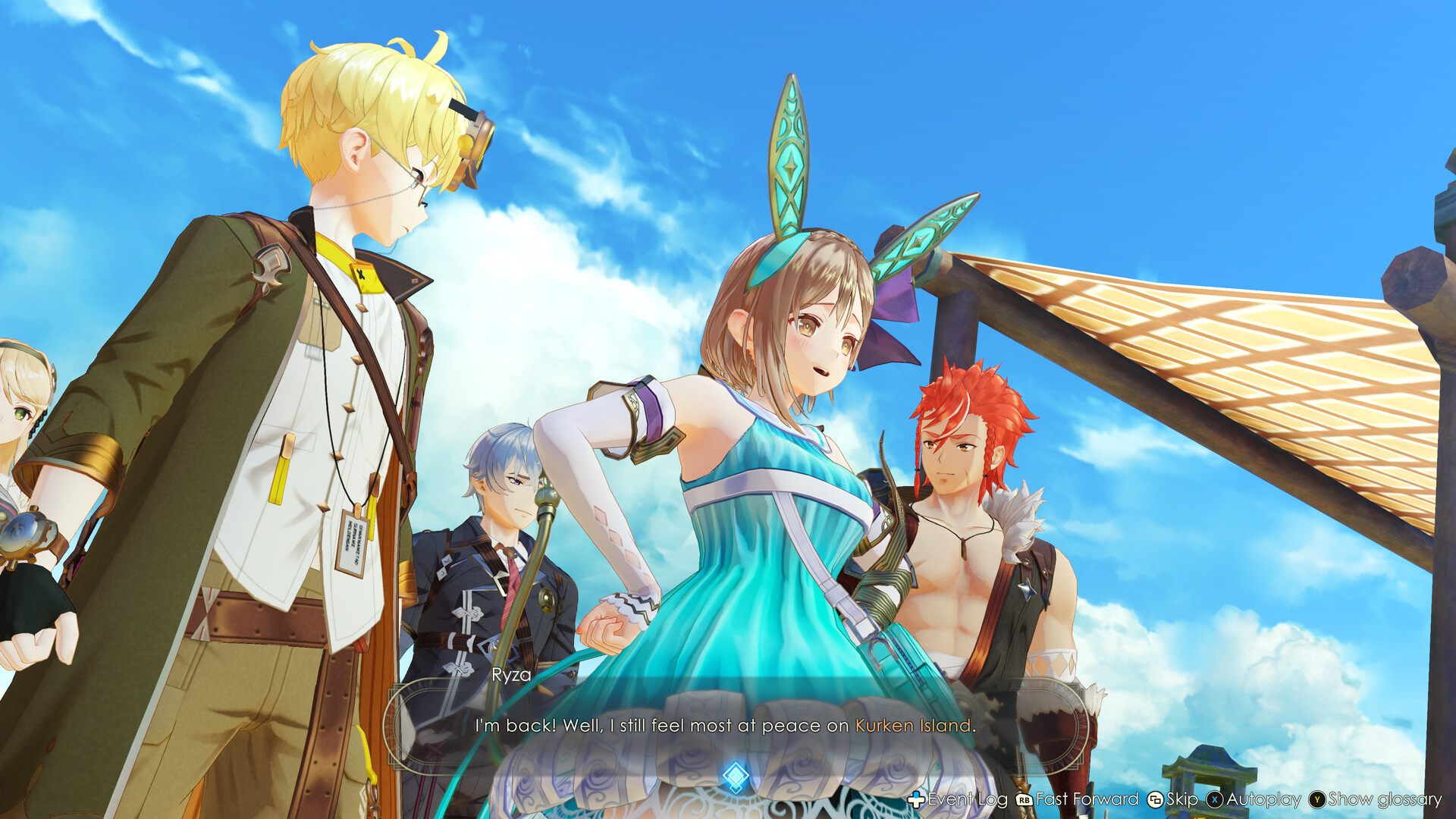Toggle dialogue skipping with Skip

[1184, 799]
